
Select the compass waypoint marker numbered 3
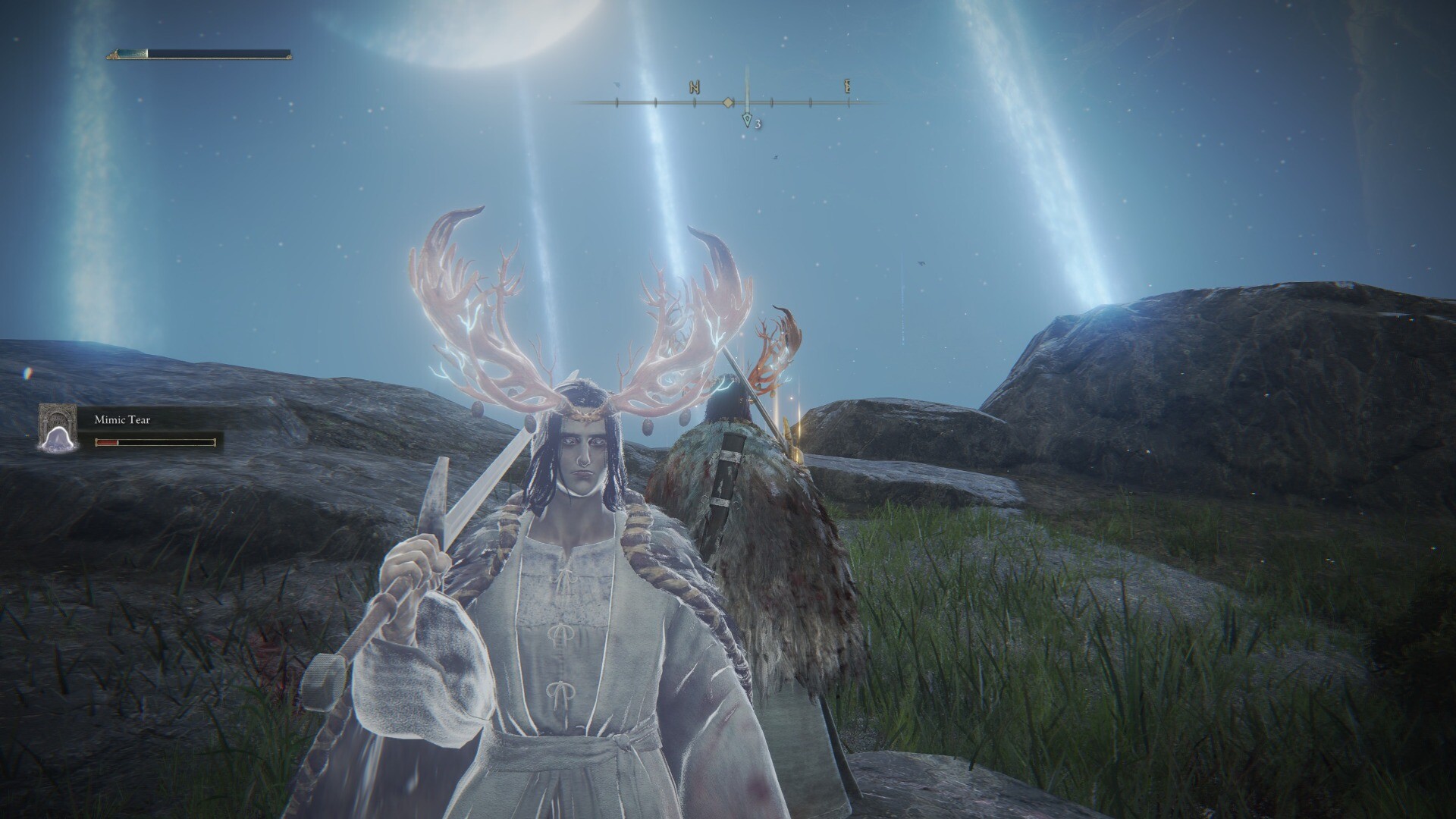748,121
